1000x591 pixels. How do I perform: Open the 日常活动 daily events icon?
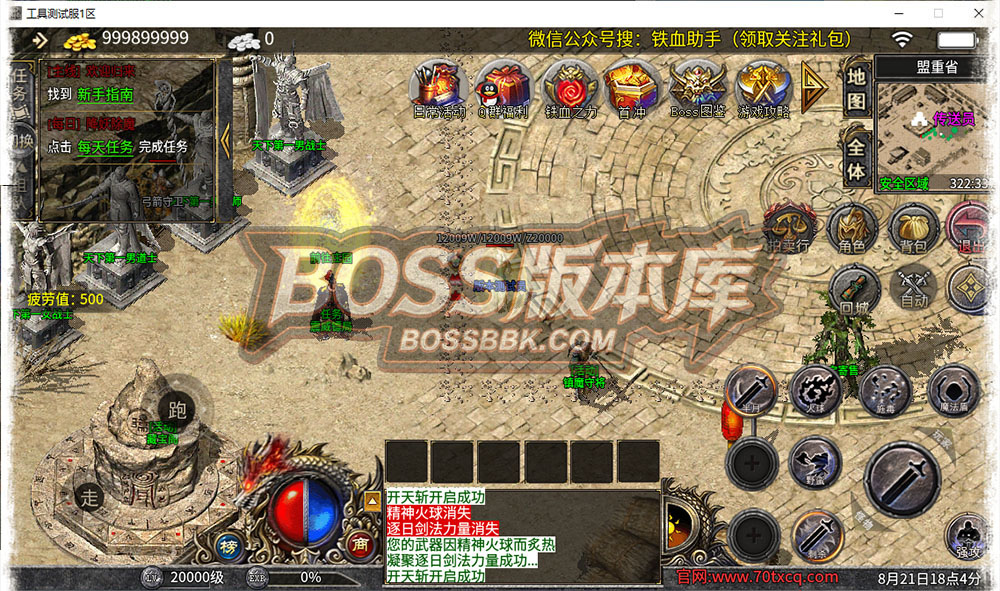440,86
